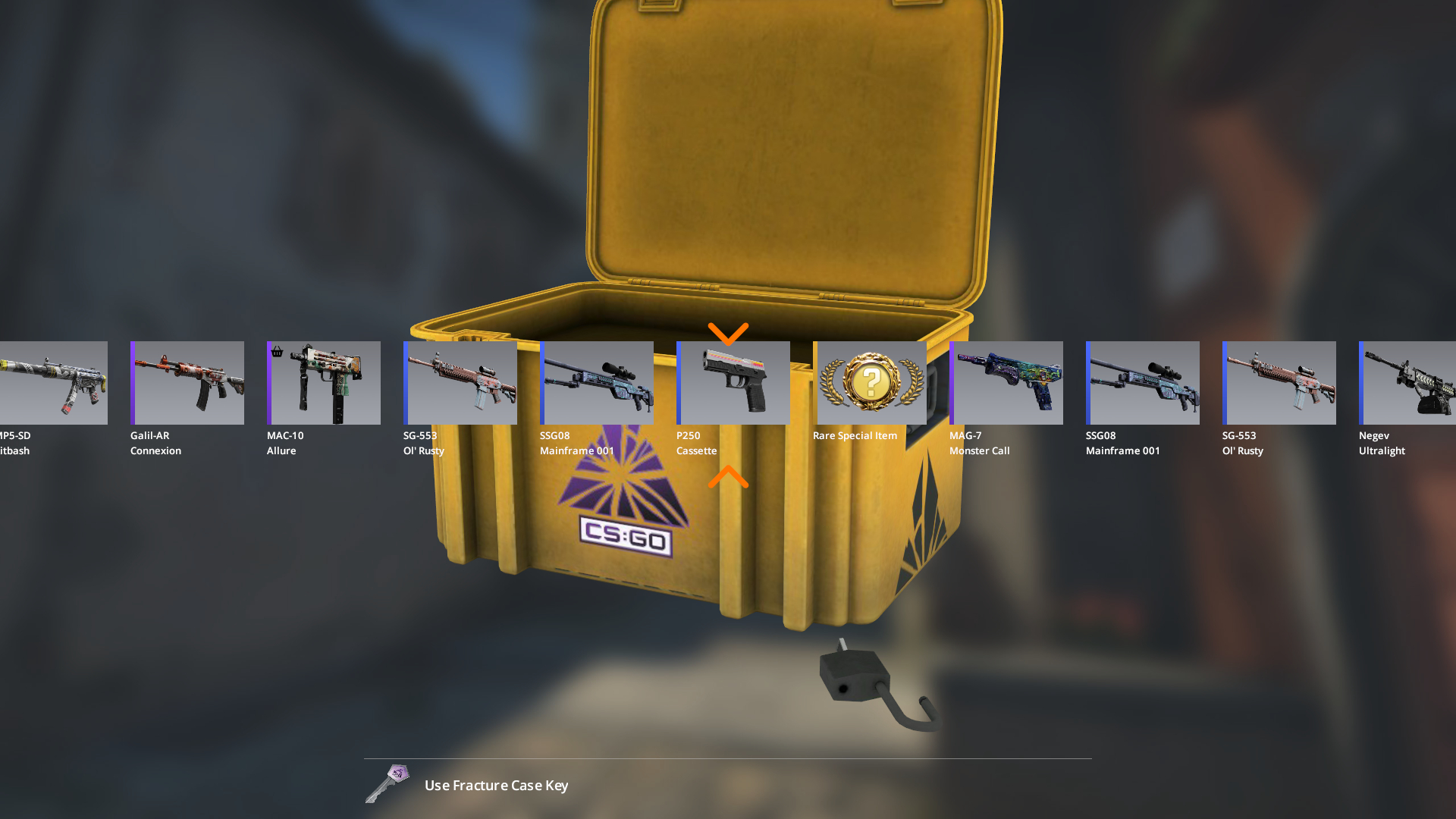Viewport: 1456px width, 819px height.
Task: Click the P250 Cassette name label
Action: pyautogui.click(x=697, y=443)
